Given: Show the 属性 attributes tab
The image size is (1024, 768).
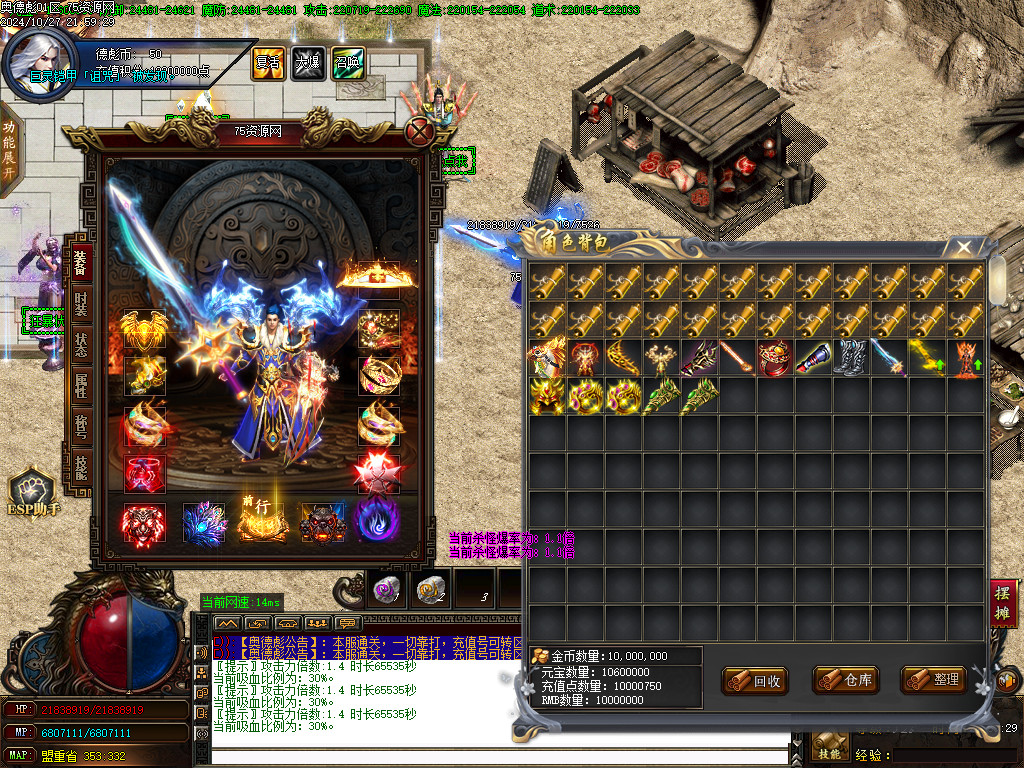Looking at the screenshot, I should (x=81, y=387).
